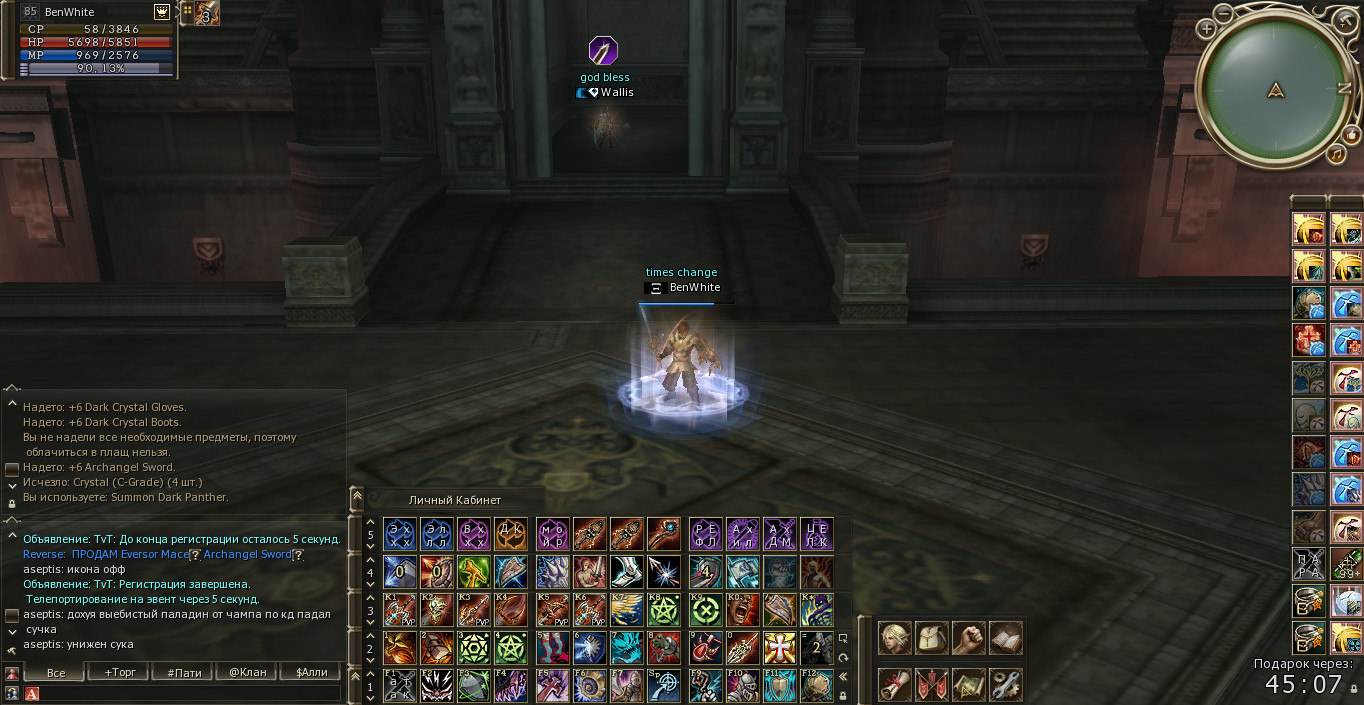1364x705 pixels.
Task: Click the music note button by the minimap
Action: tap(1336, 155)
